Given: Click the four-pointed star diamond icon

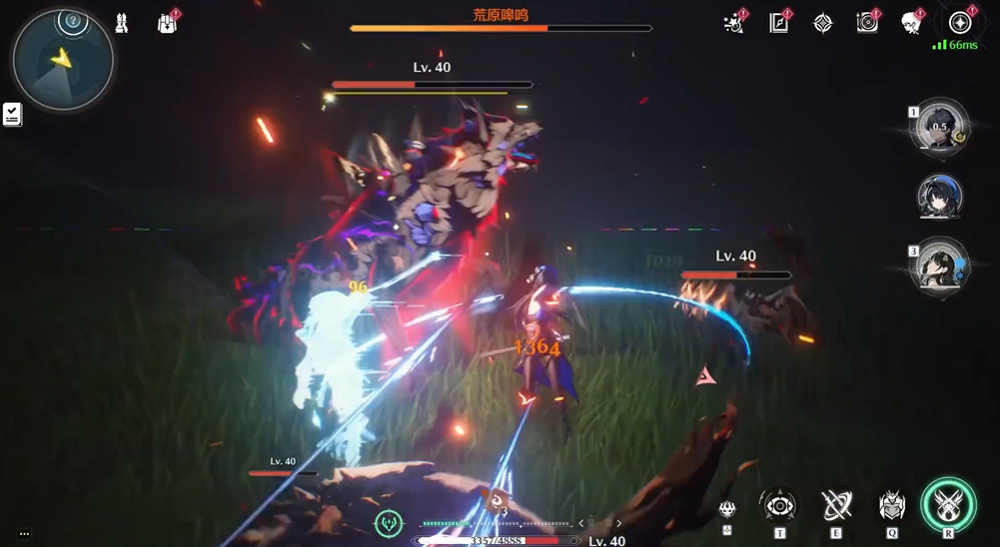Looking at the screenshot, I should tap(823, 23).
